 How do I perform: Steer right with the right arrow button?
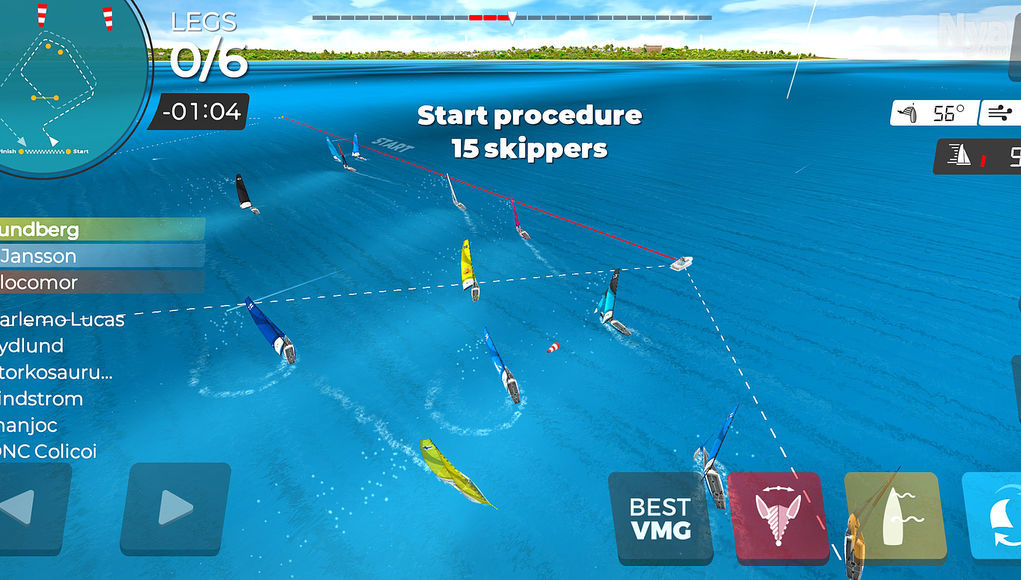pos(174,508)
